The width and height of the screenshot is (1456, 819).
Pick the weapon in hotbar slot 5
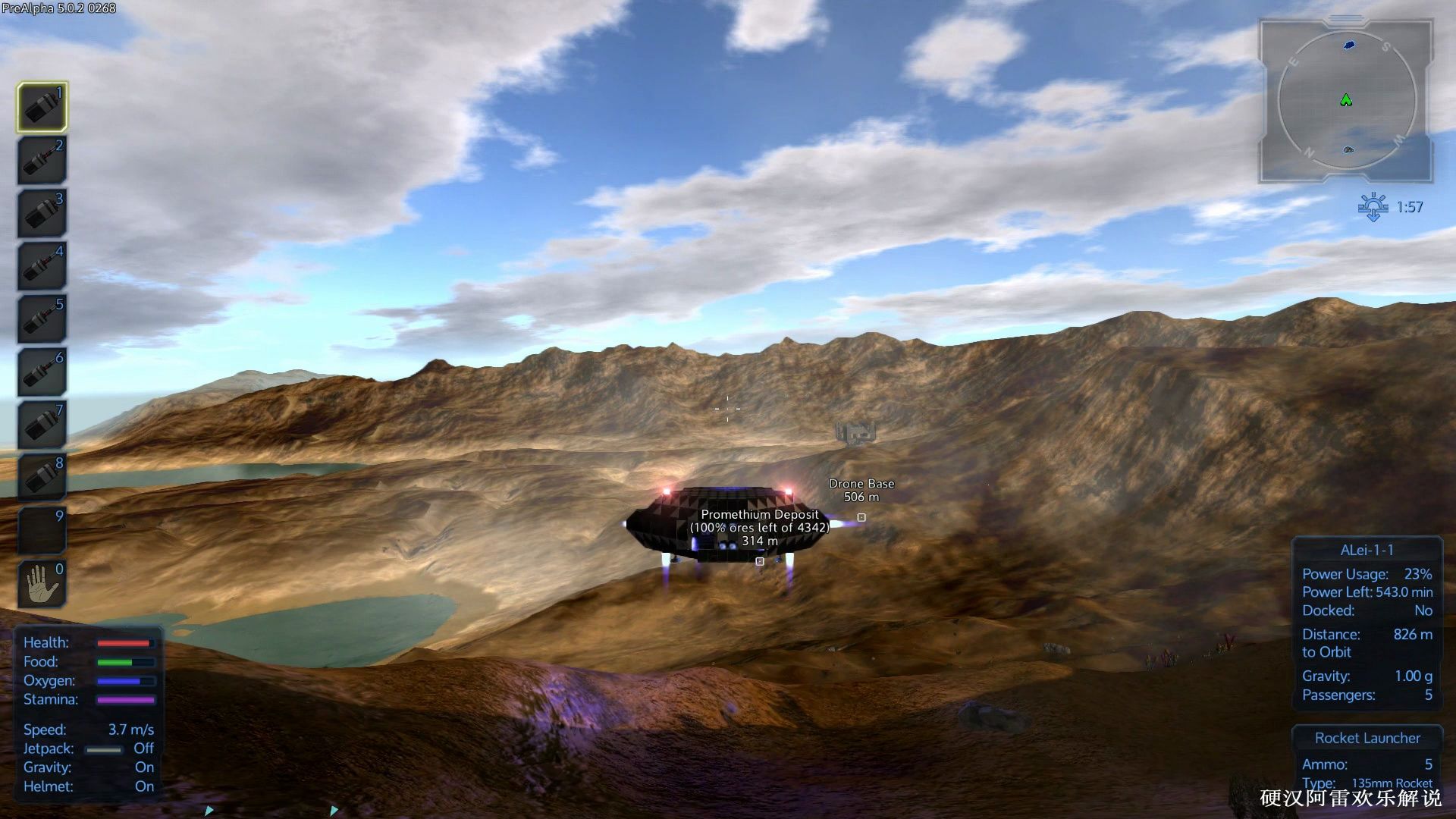click(42, 319)
